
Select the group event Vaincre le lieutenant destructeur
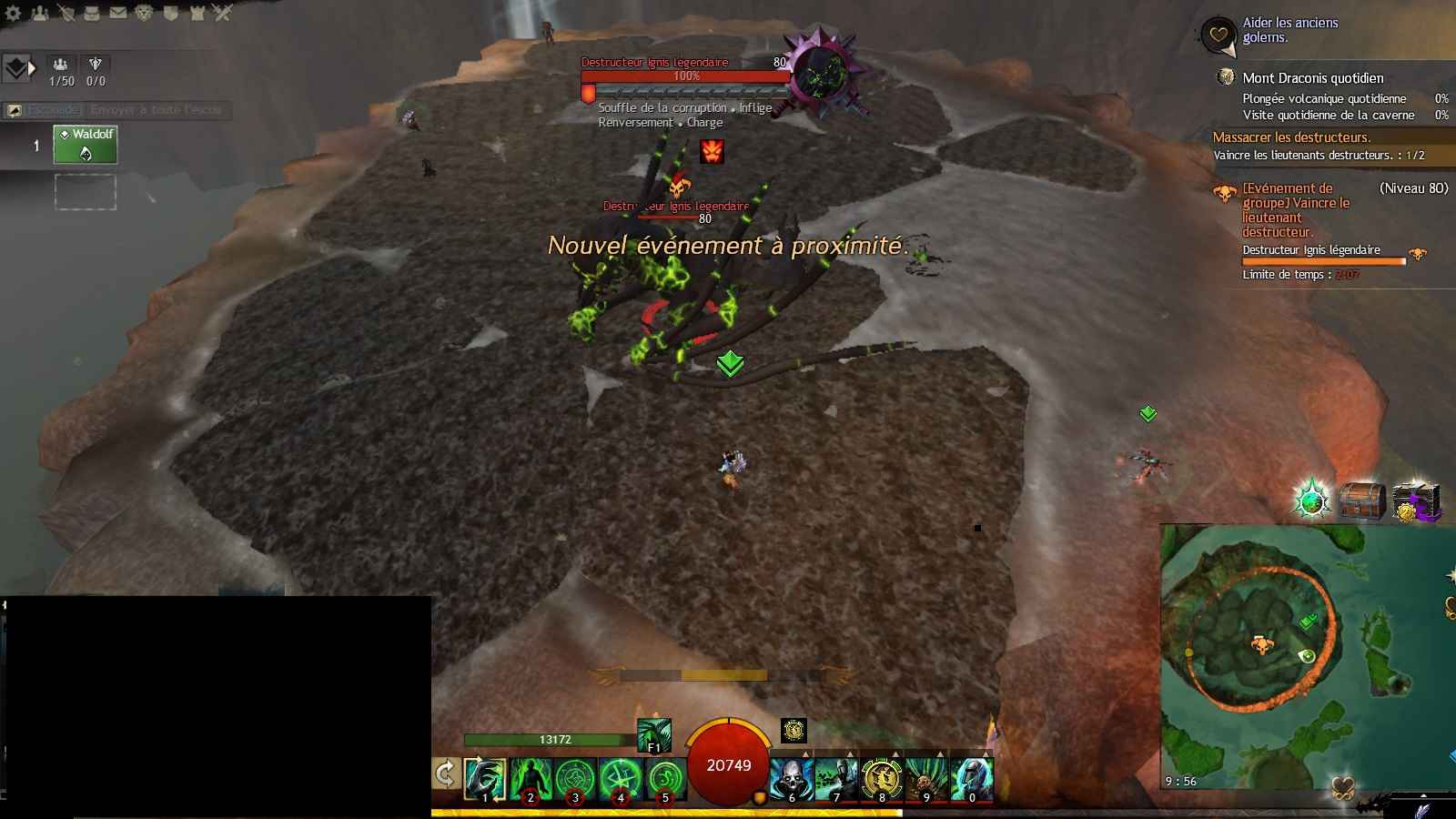coord(1296,210)
